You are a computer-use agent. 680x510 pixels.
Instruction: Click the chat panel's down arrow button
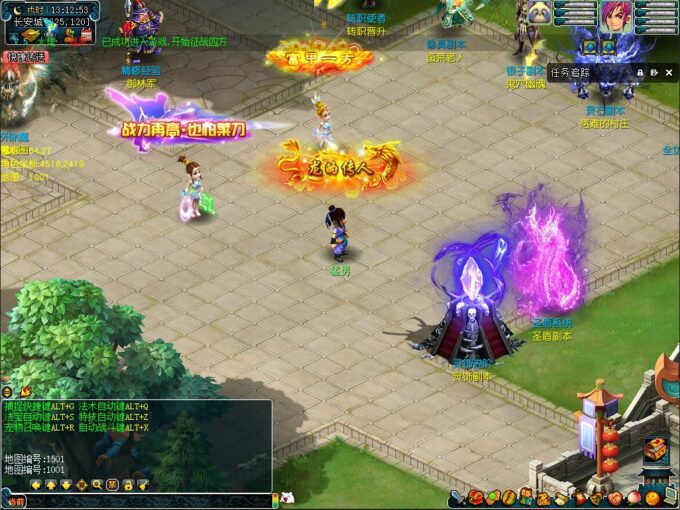(x=66, y=485)
